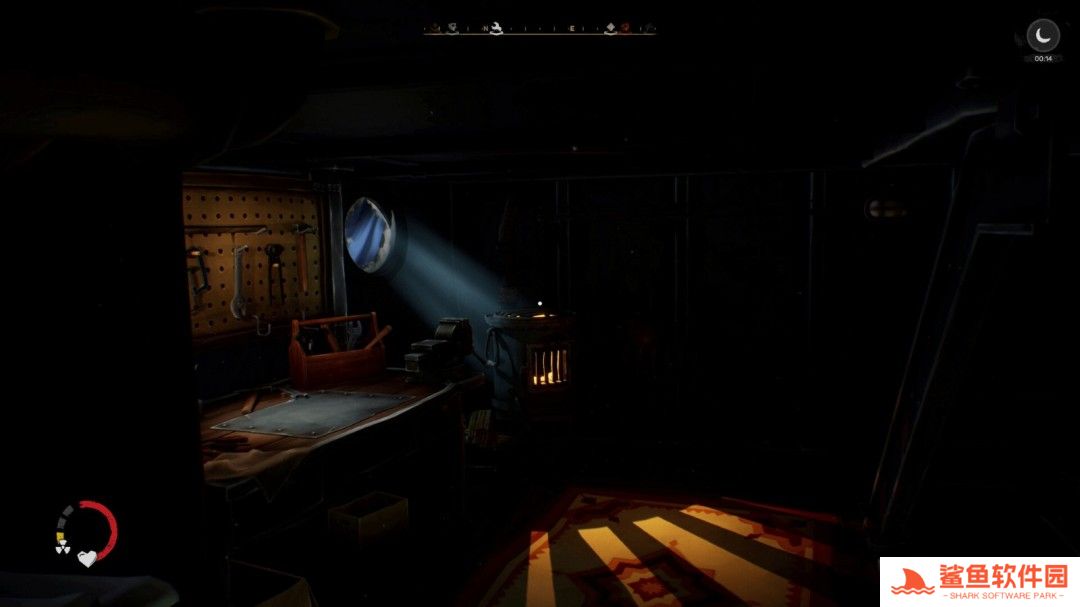Image resolution: width=1080 pixels, height=607 pixels.
Task: Click the white heart health icon
Action: click(87, 558)
